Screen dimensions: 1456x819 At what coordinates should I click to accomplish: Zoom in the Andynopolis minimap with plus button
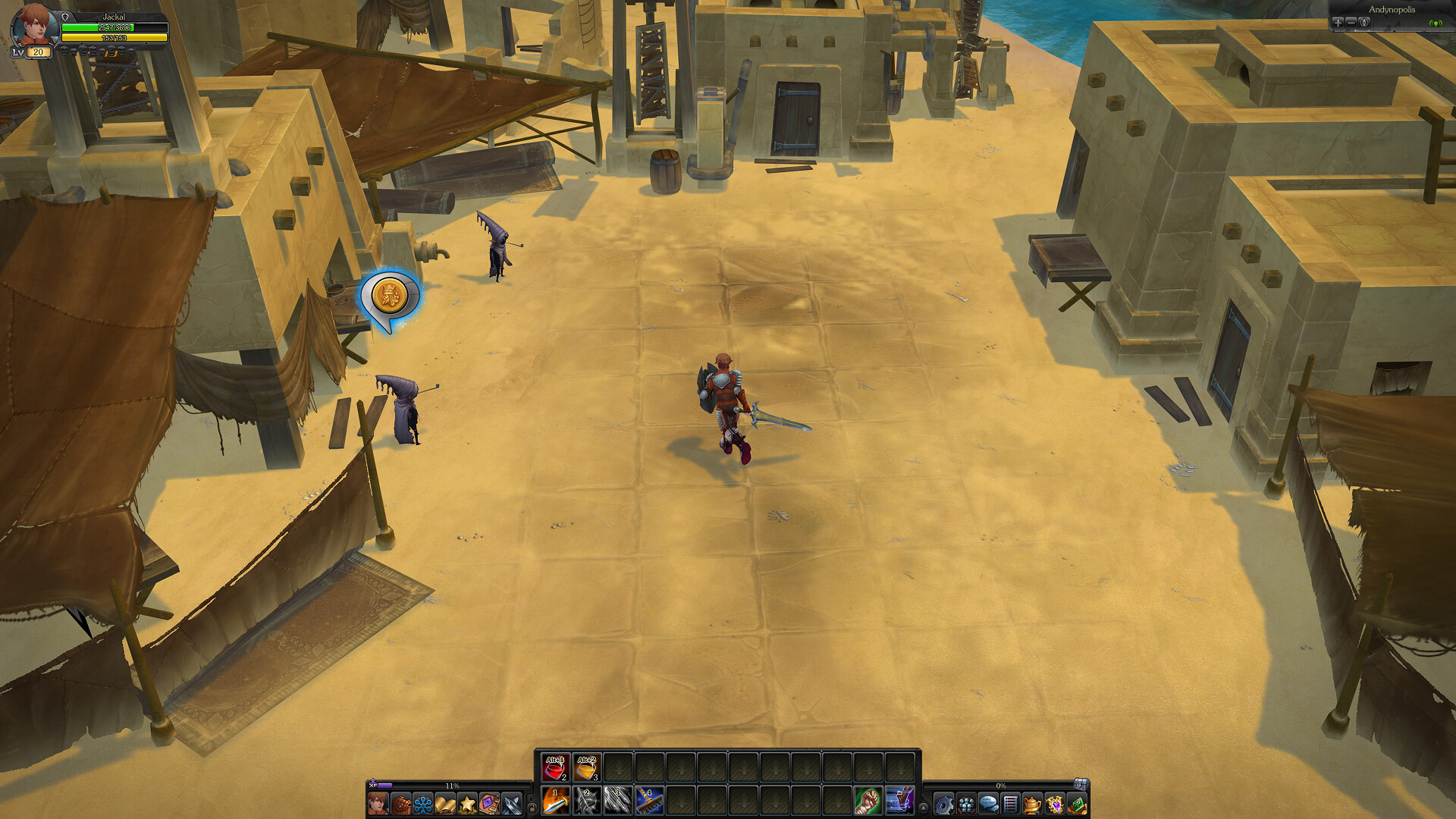tap(1338, 23)
